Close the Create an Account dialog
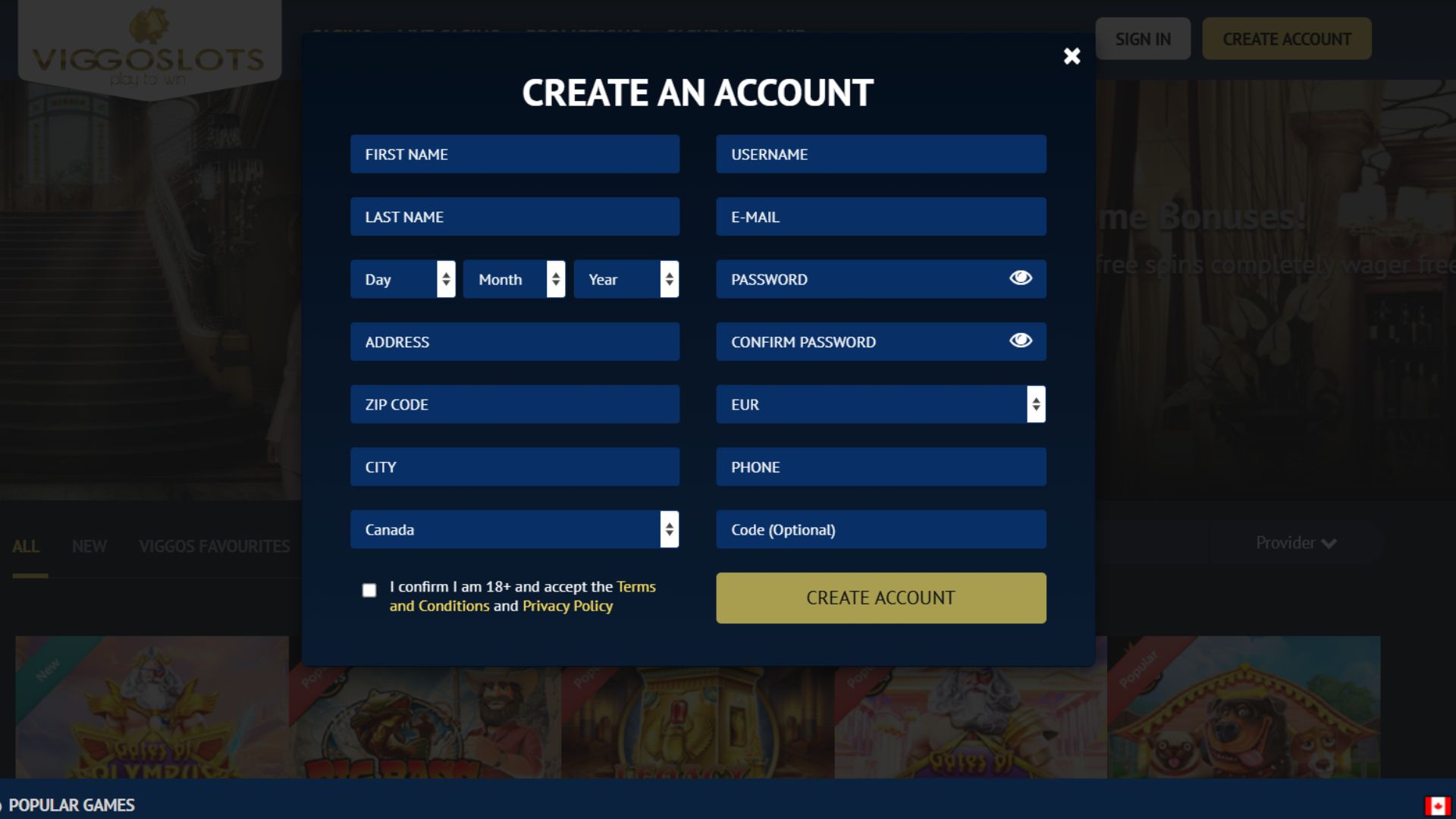 pos(1072,56)
